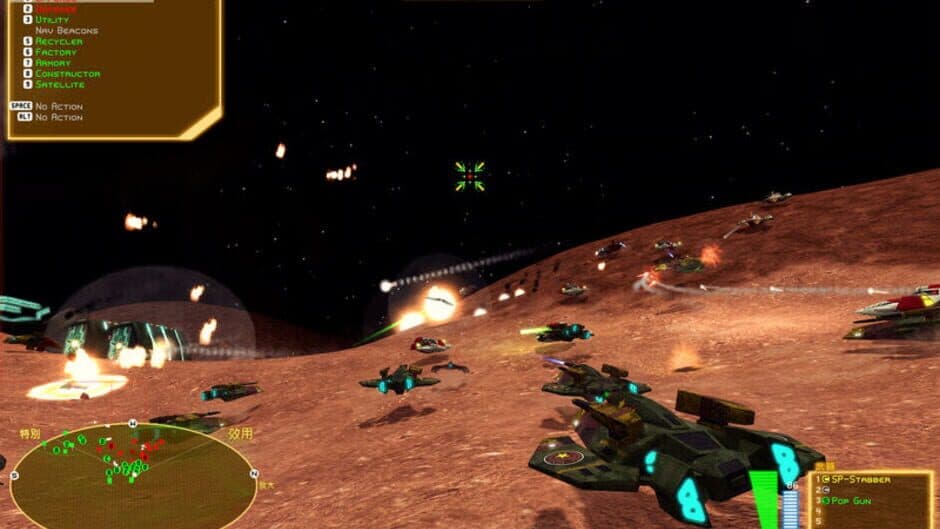Image resolution: width=940 pixels, height=529 pixels.
Task: Select the Armory entry
Action: coord(52,63)
